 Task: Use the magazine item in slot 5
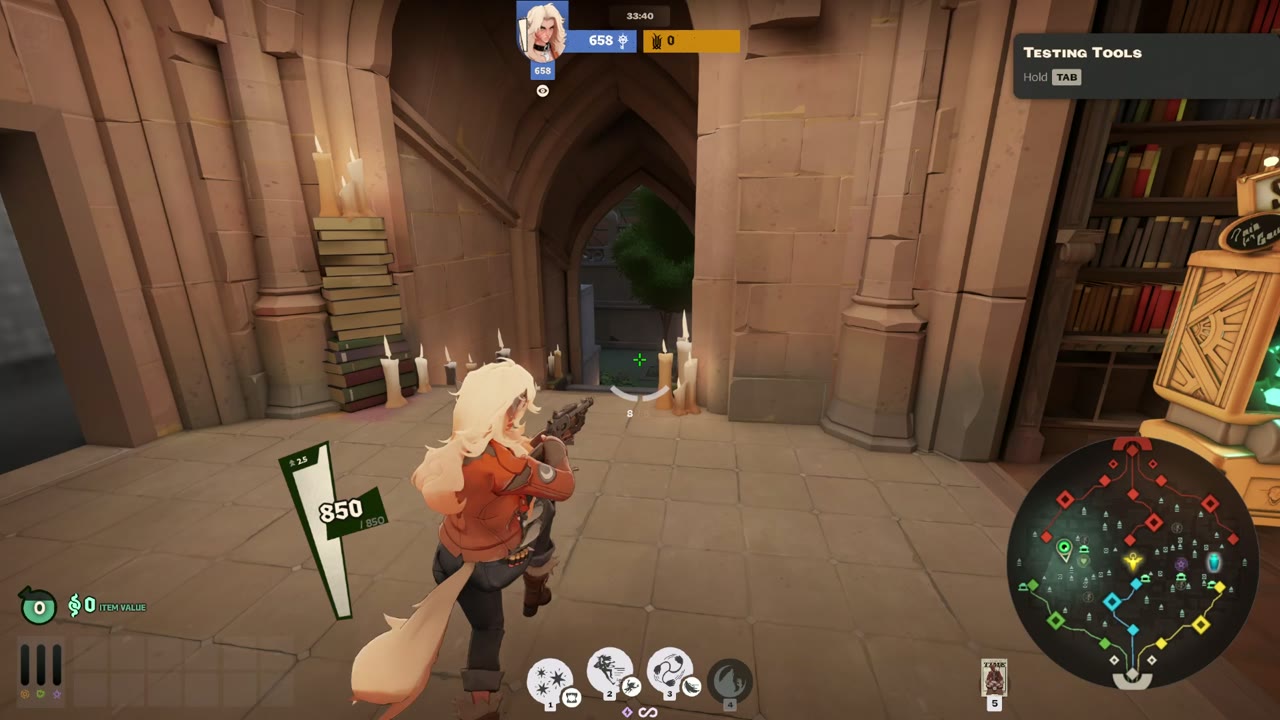(994, 677)
